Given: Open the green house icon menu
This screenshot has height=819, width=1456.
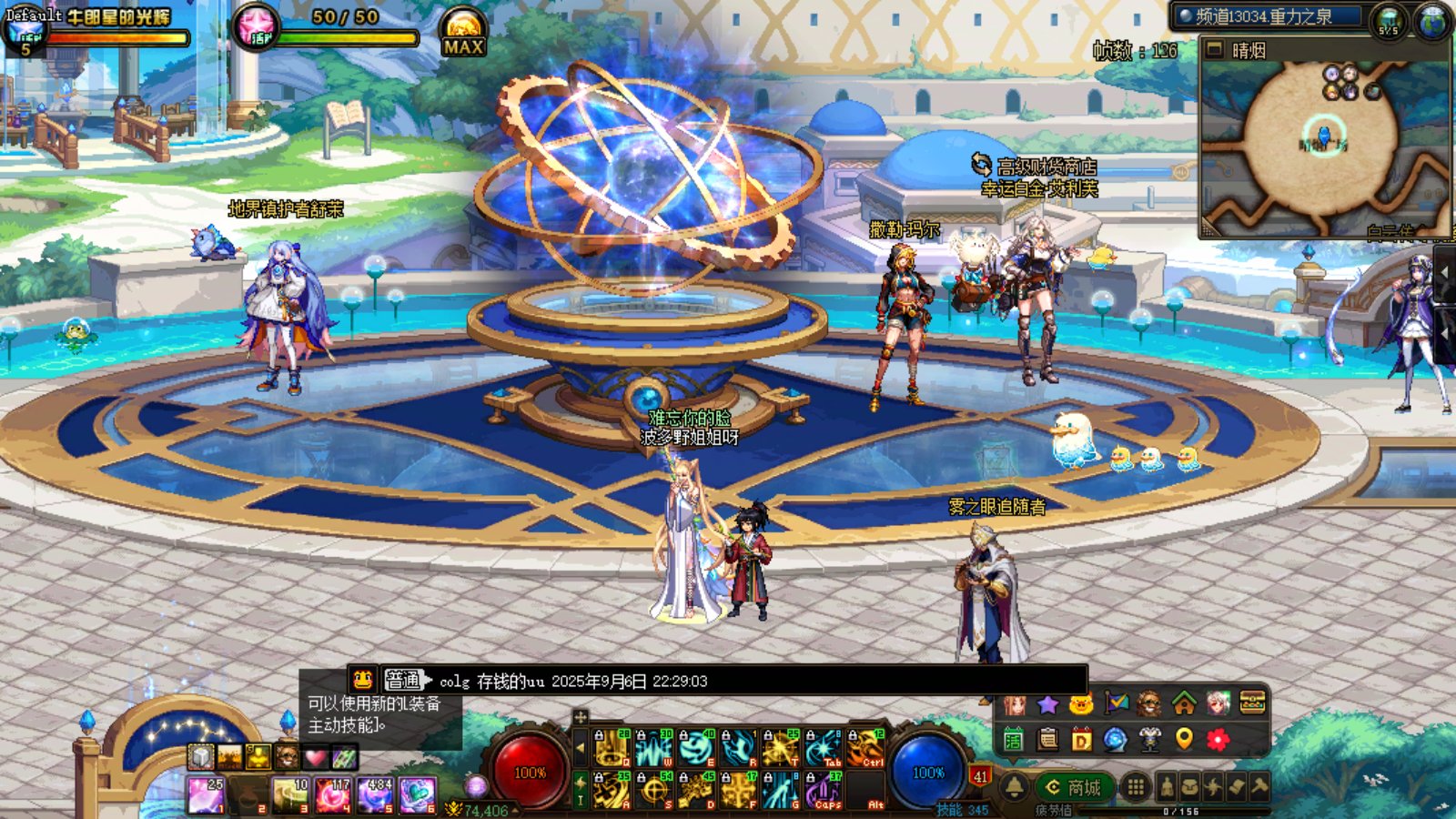Looking at the screenshot, I should 1184,703.
